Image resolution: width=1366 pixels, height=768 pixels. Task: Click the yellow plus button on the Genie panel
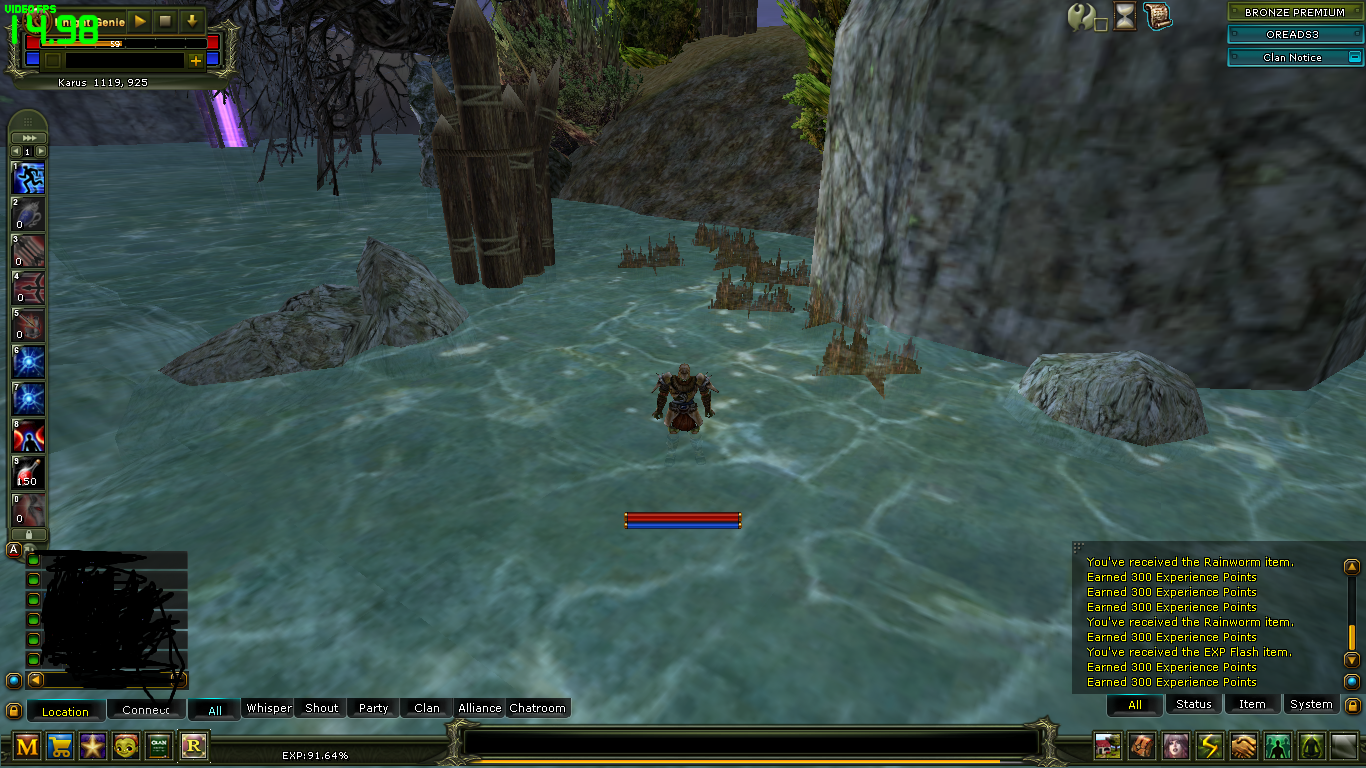pyautogui.click(x=195, y=60)
